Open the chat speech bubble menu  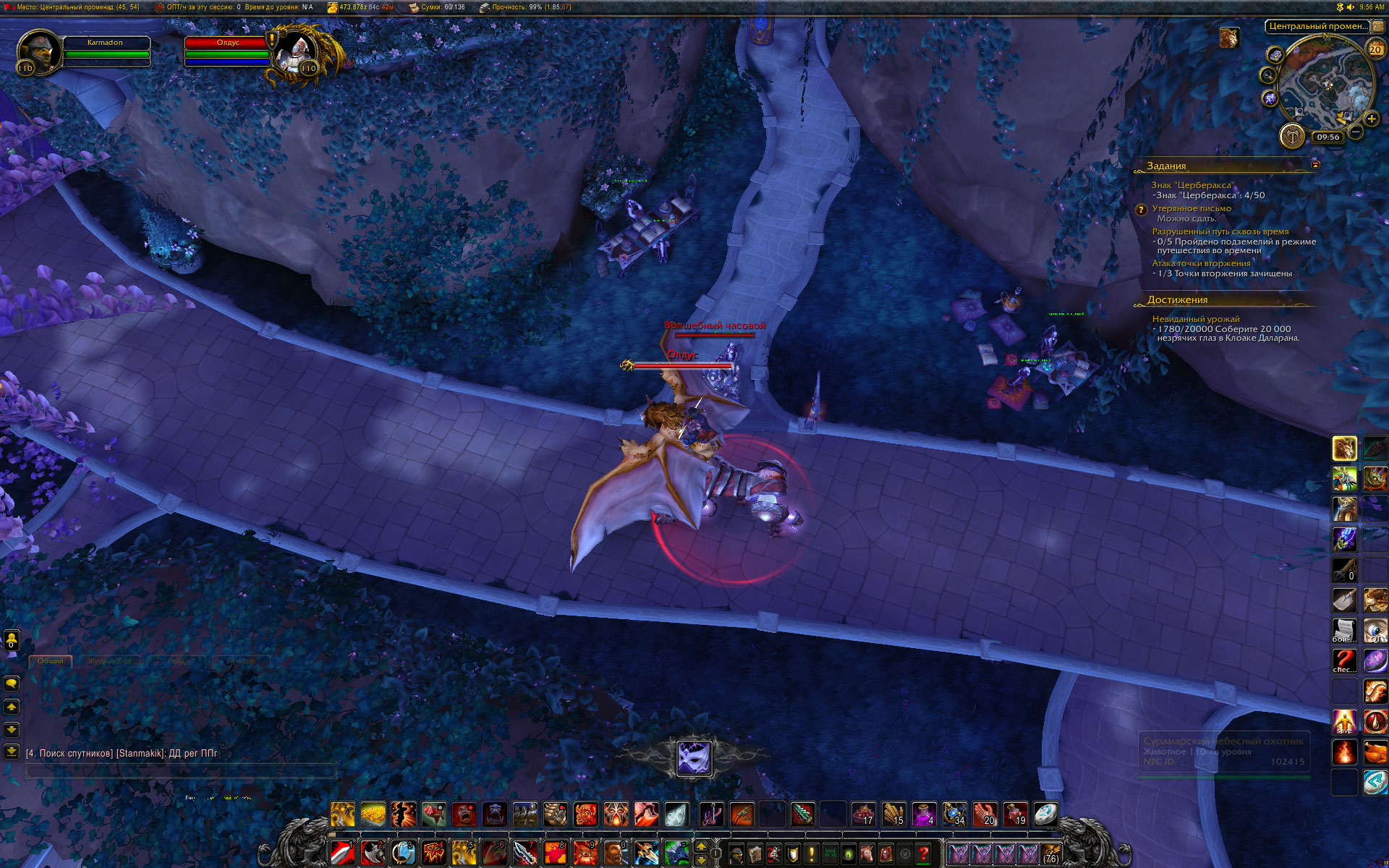[12, 683]
